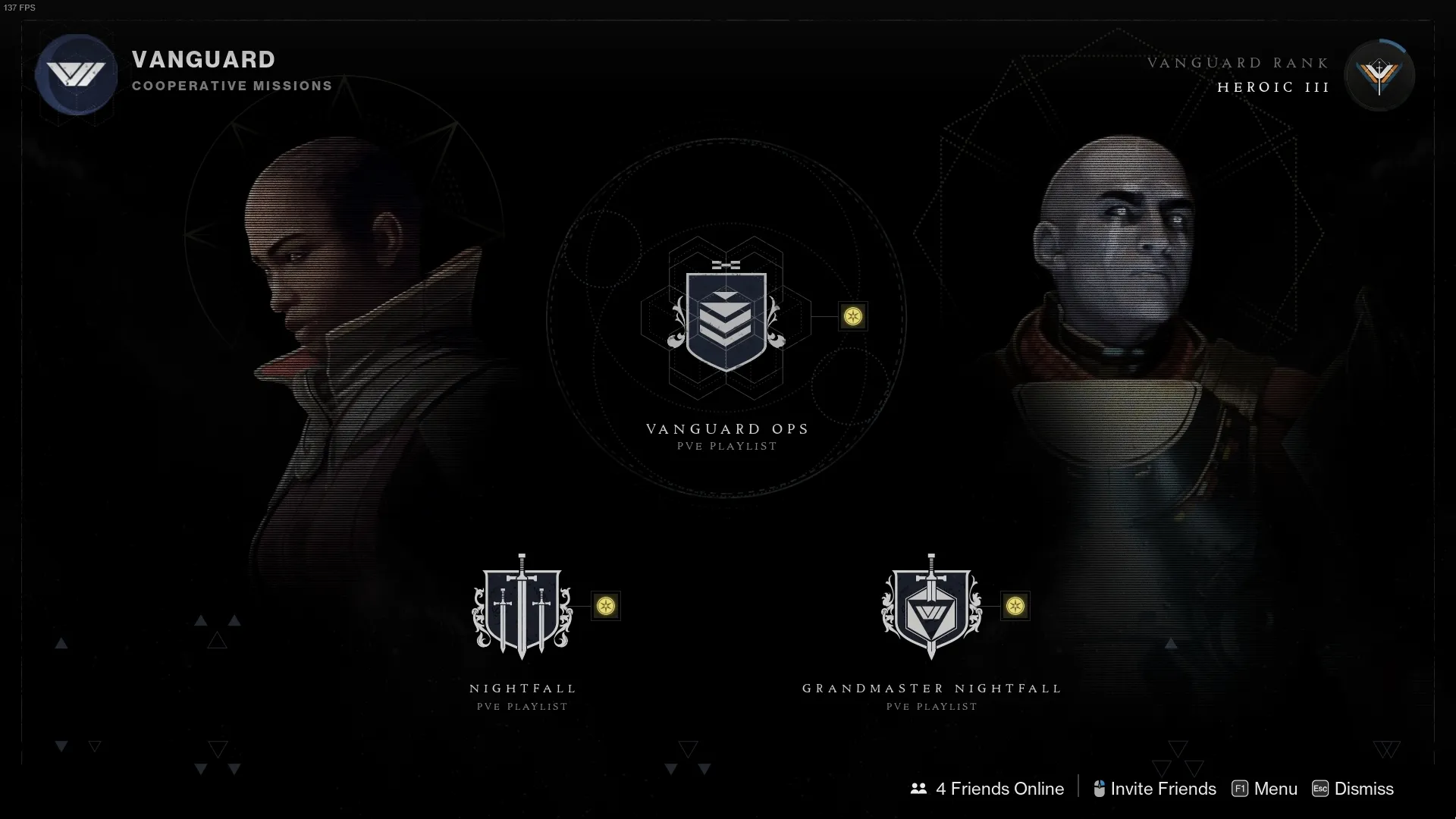View the Vanguard Rank Heroic III emblem
Viewport: 1456px width, 819px height.
(1379, 76)
